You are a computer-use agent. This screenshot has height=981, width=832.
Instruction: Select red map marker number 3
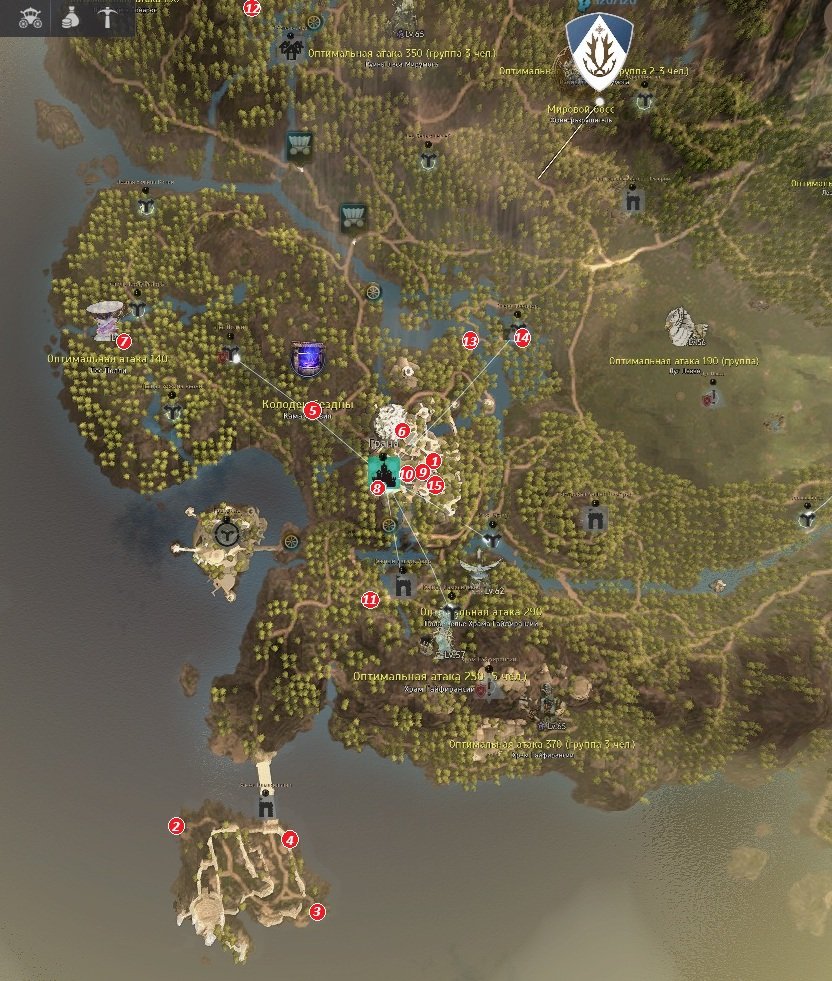point(316,912)
